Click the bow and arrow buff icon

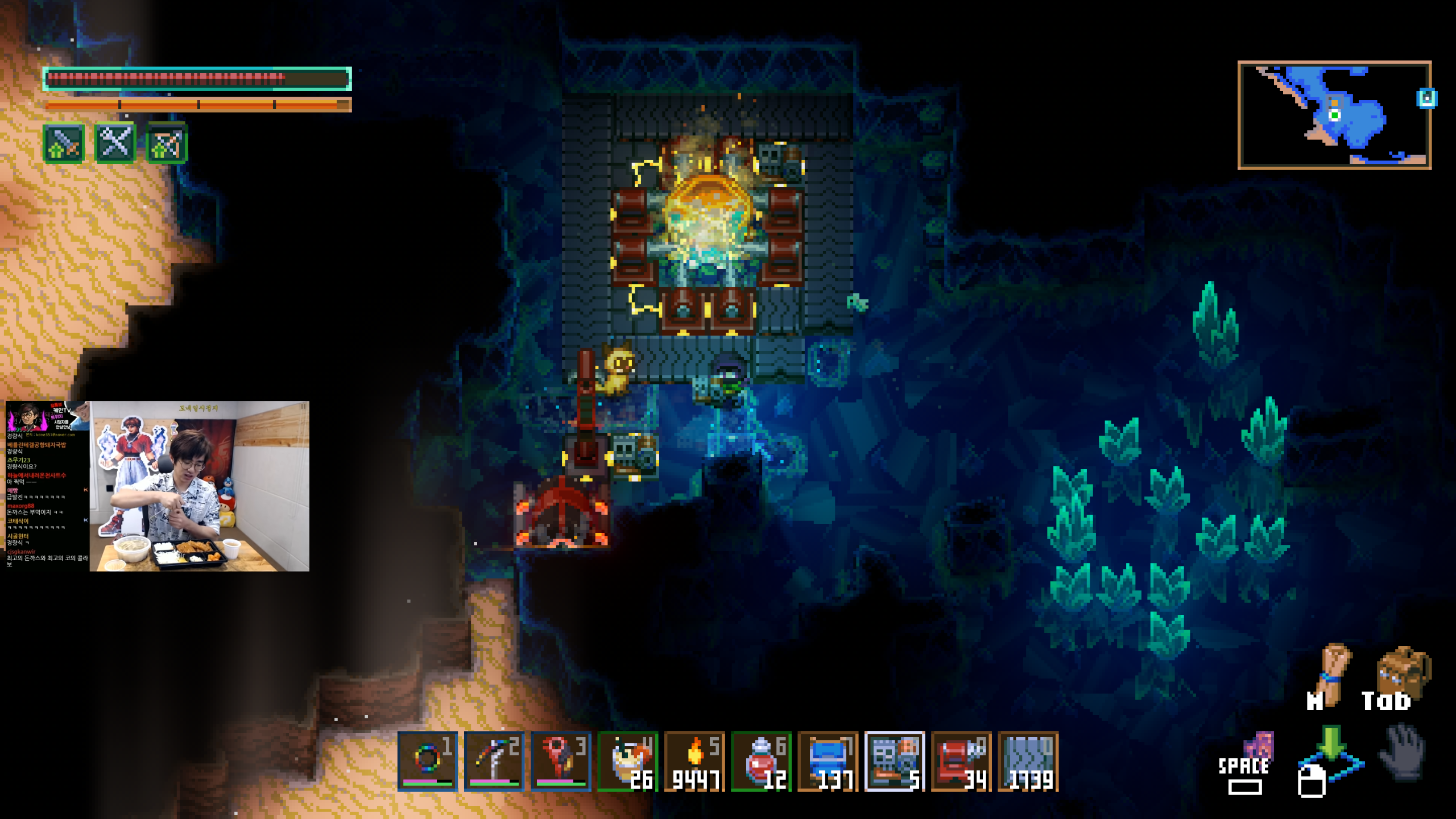coord(167,144)
